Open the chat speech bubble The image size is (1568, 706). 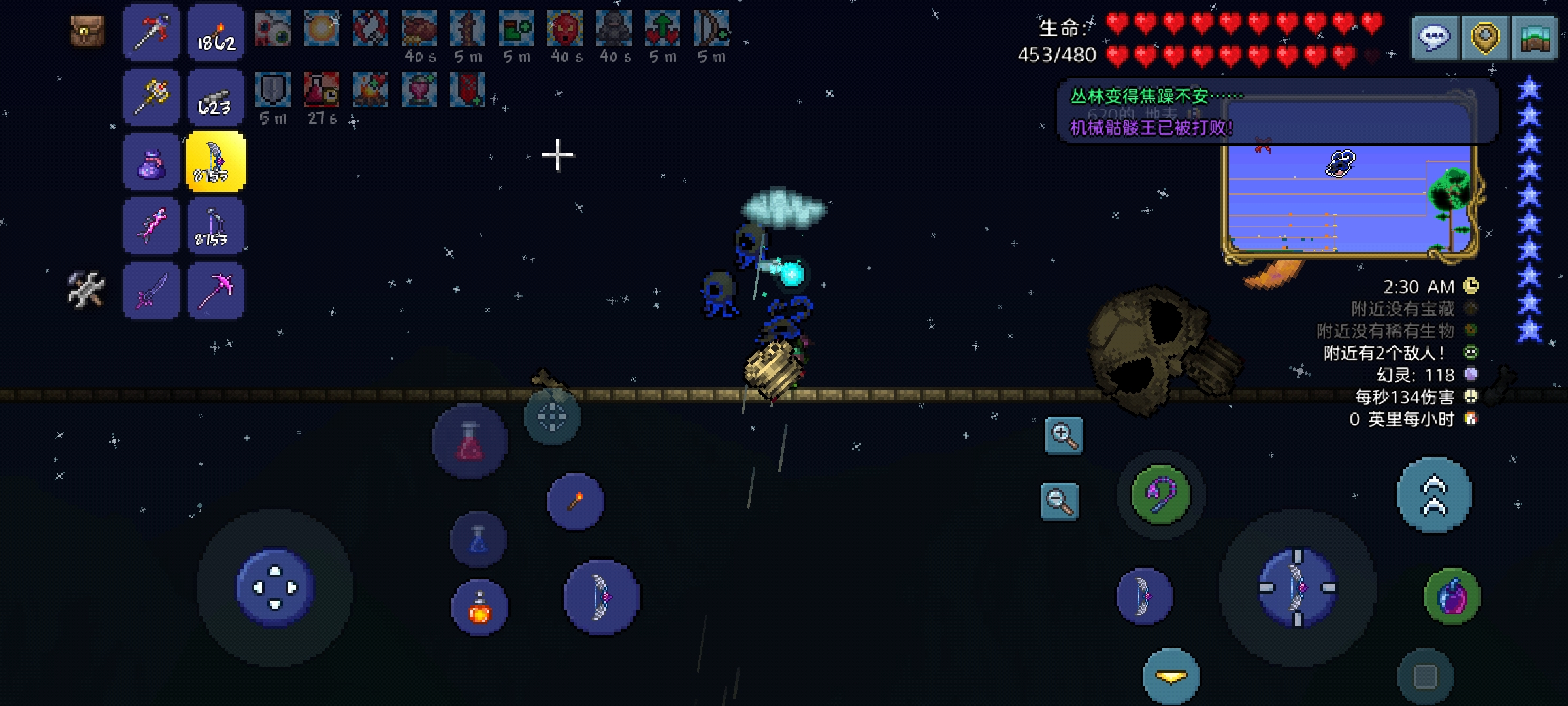pos(1434,38)
